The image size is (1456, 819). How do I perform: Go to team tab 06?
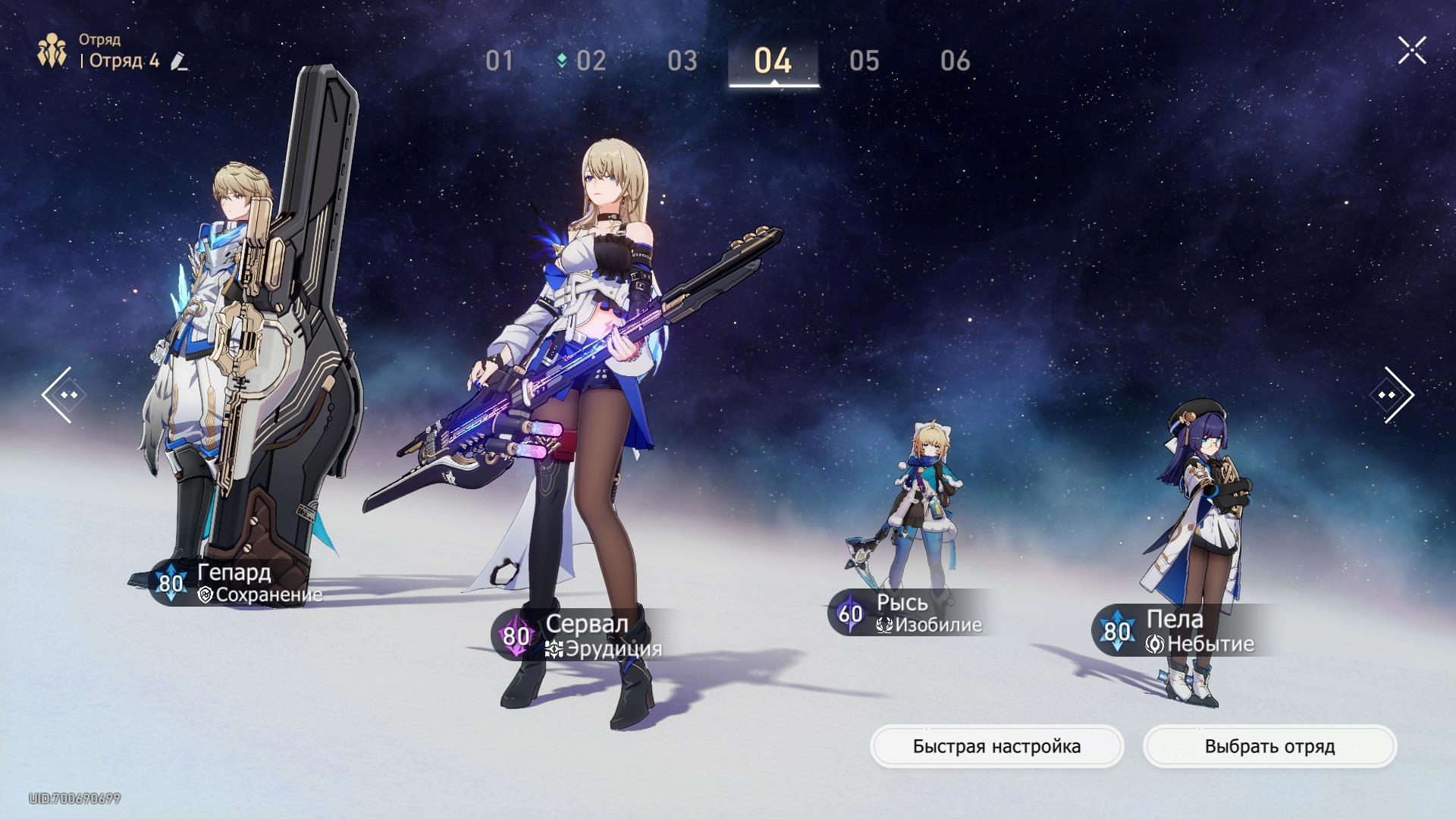955,61
